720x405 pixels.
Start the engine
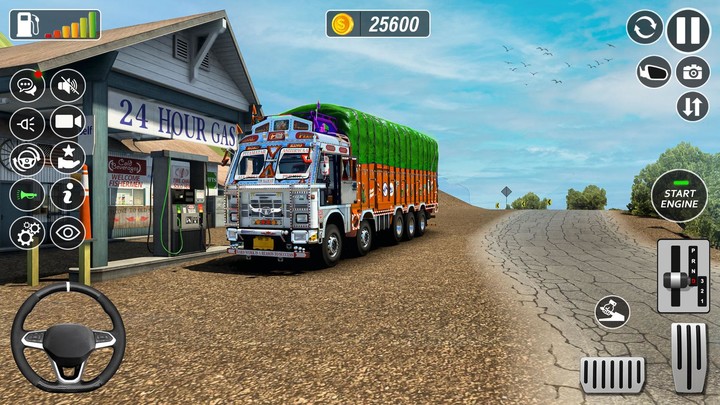point(679,194)
